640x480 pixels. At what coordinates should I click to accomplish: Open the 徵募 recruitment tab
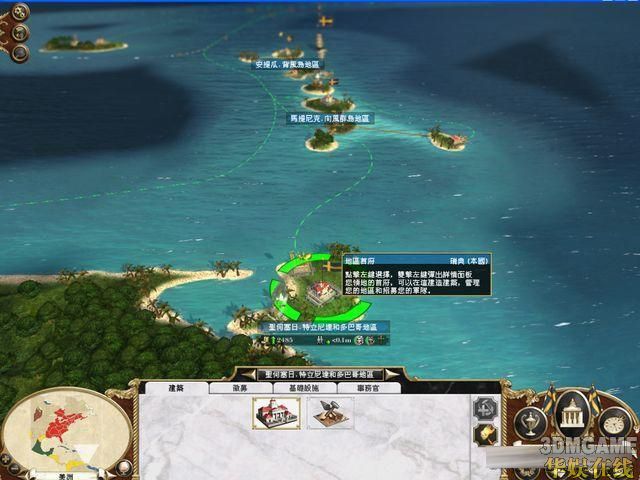pos(240,387)
